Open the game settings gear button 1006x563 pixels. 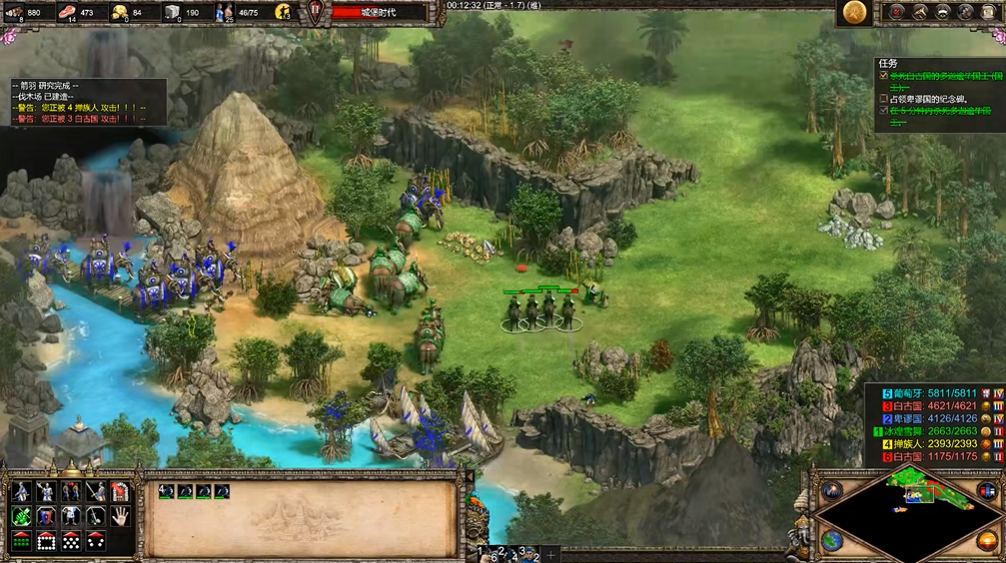(x=965, y=12)
